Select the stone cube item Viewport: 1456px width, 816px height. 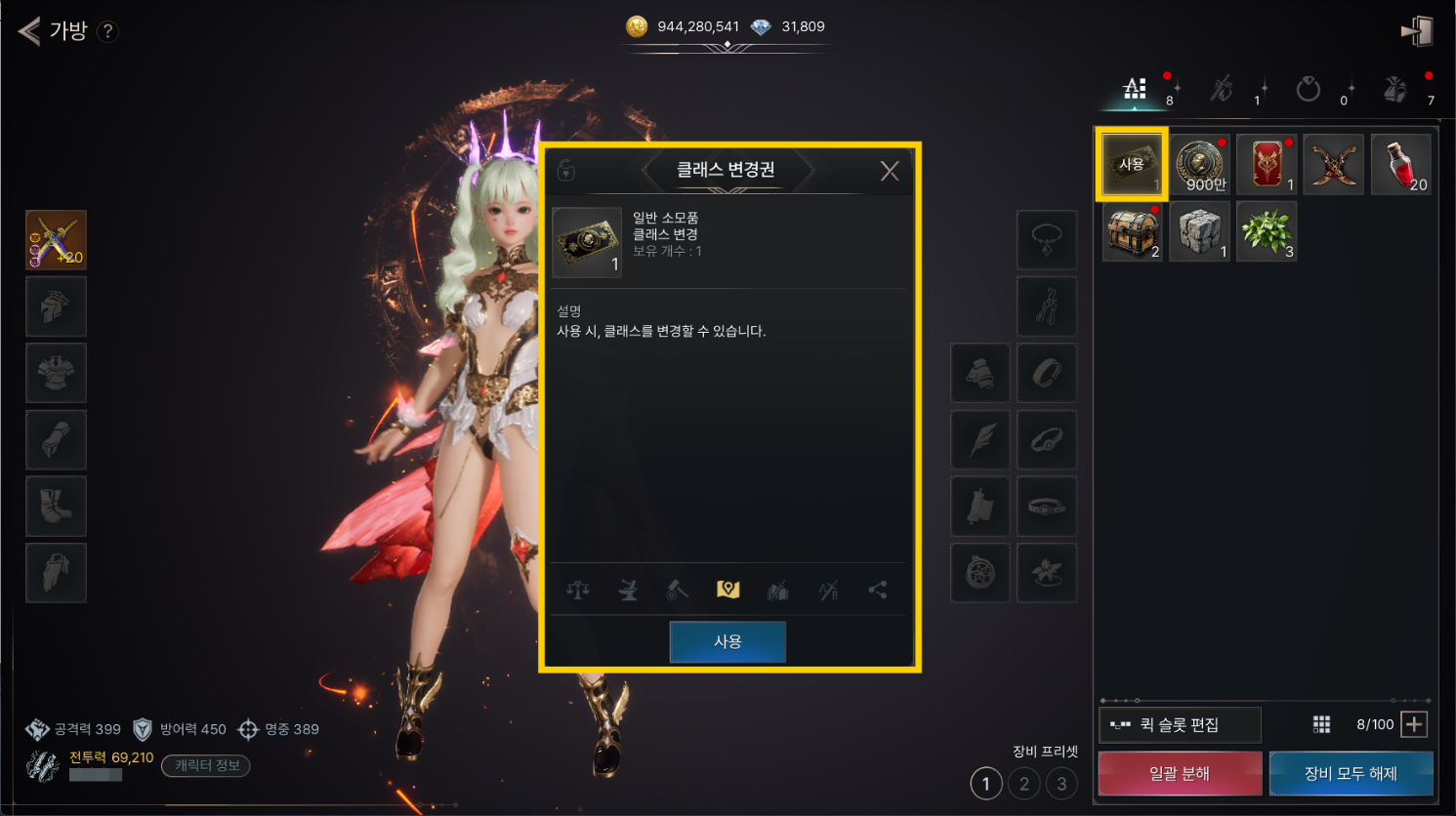click(1199, 232)
